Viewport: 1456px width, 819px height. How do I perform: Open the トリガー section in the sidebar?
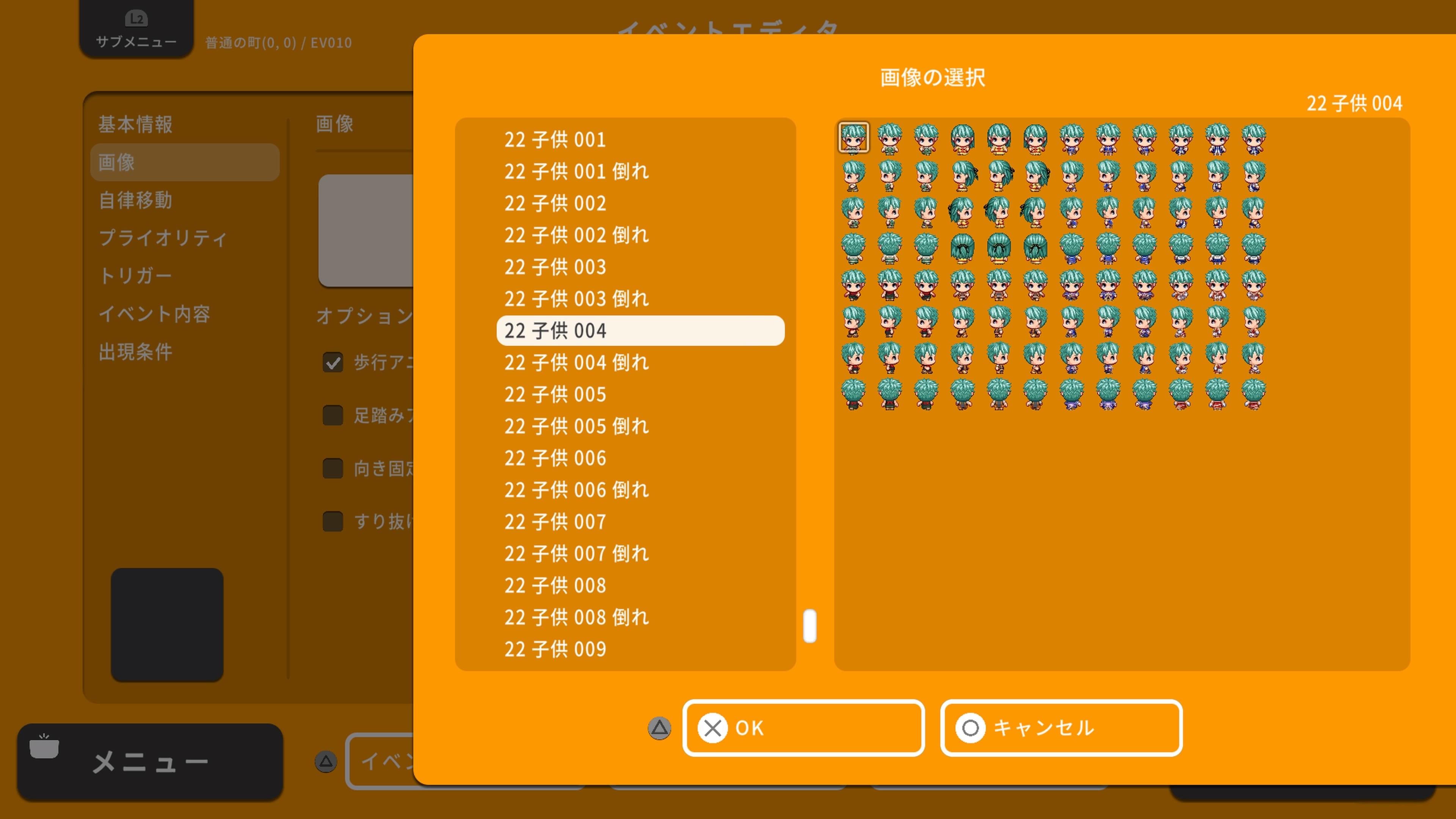pyautogui.click(x=137, y=275)
